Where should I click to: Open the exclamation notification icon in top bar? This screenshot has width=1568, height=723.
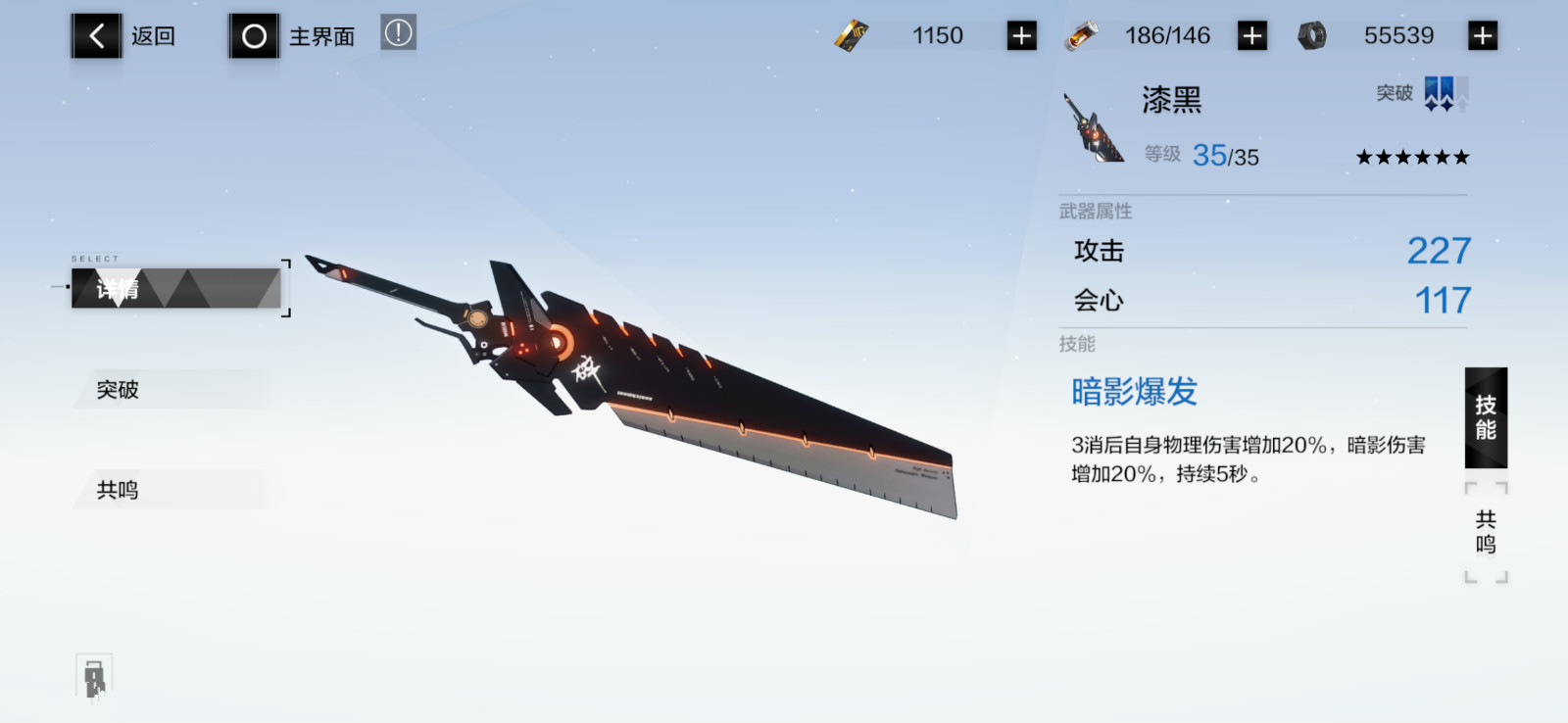399,32
